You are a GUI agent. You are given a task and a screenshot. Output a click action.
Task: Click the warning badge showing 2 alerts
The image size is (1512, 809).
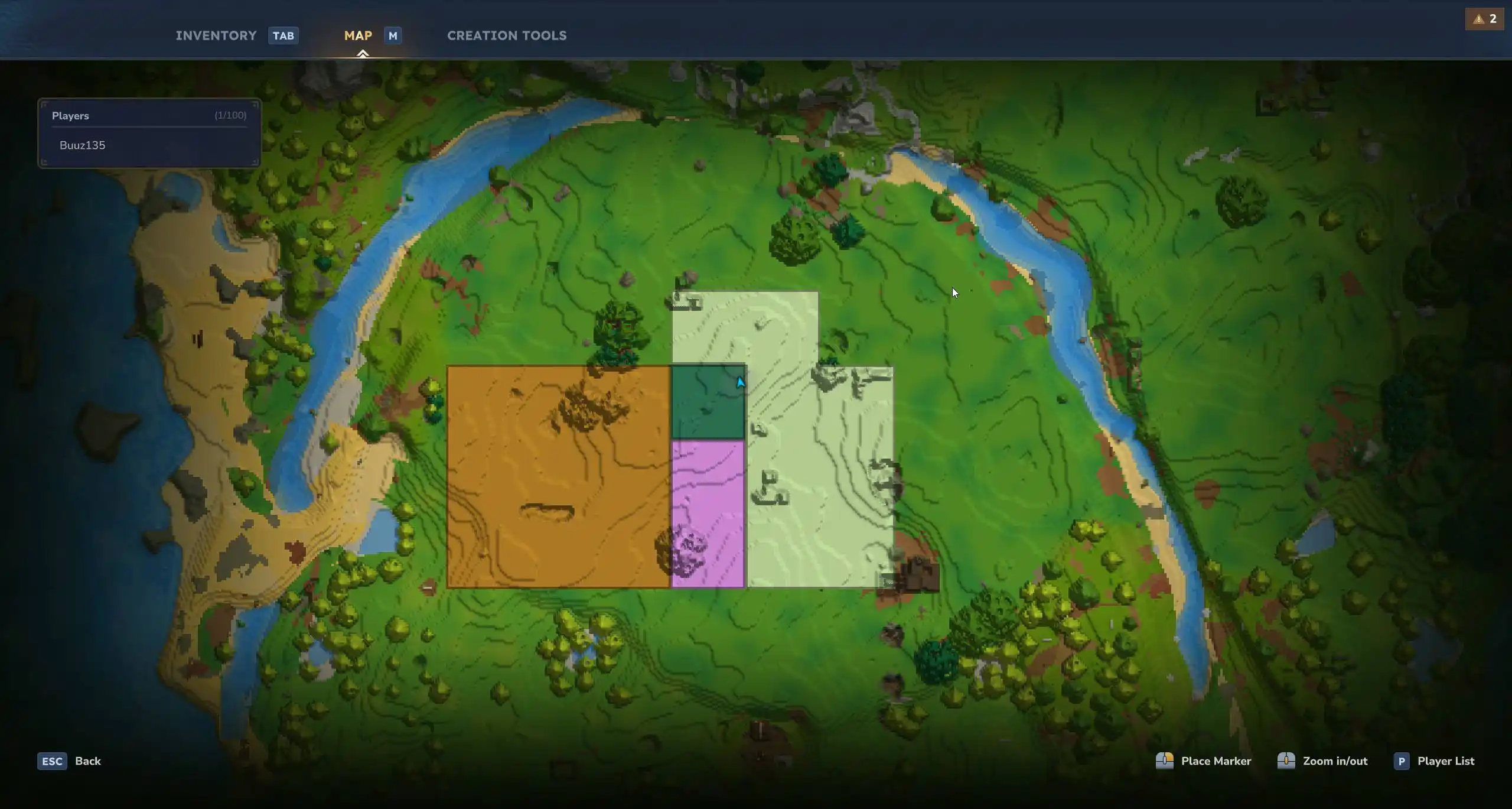1484,18
